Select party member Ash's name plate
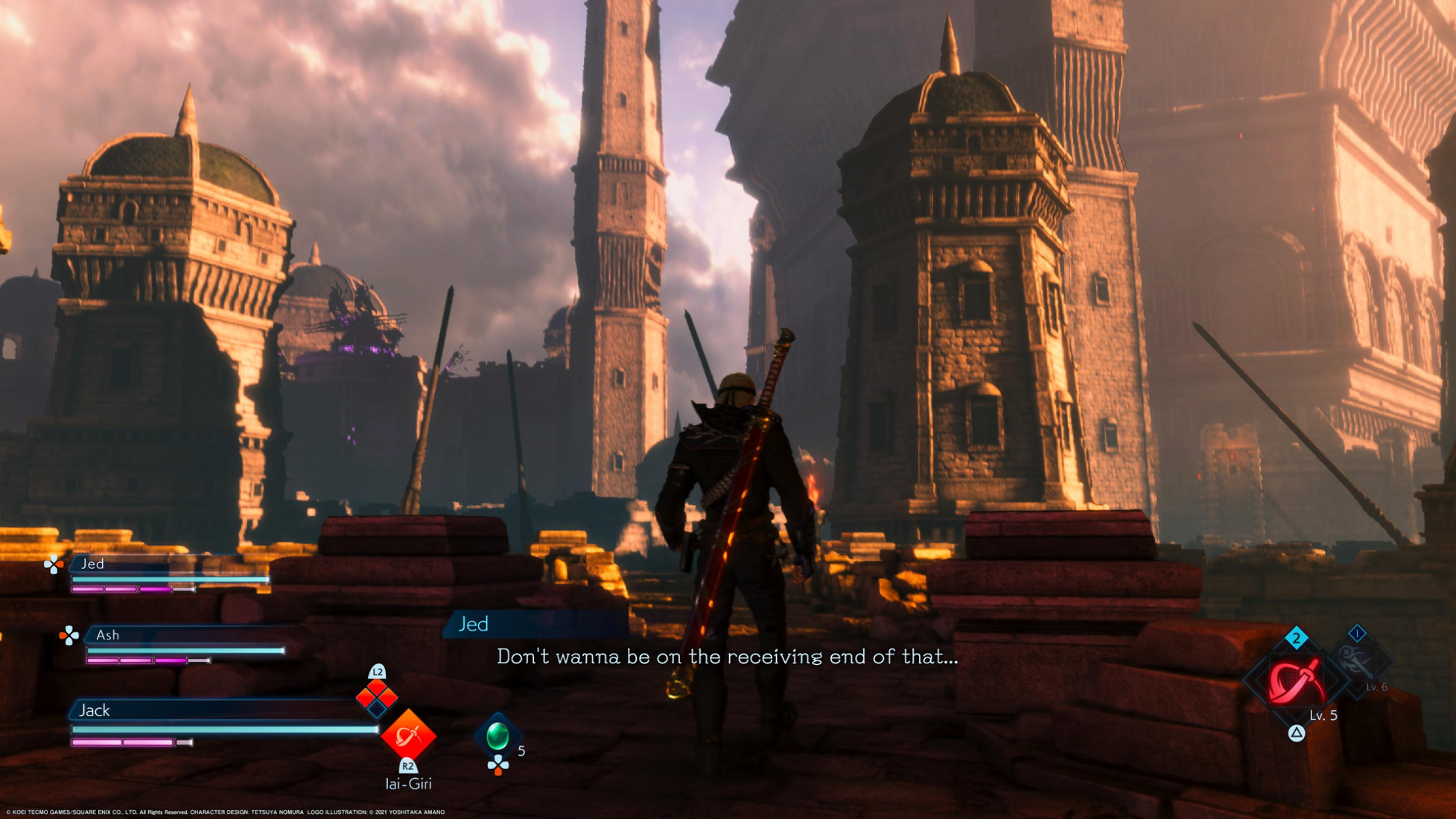The width and height of the screenshot is (1456, 819). [107, 635]
